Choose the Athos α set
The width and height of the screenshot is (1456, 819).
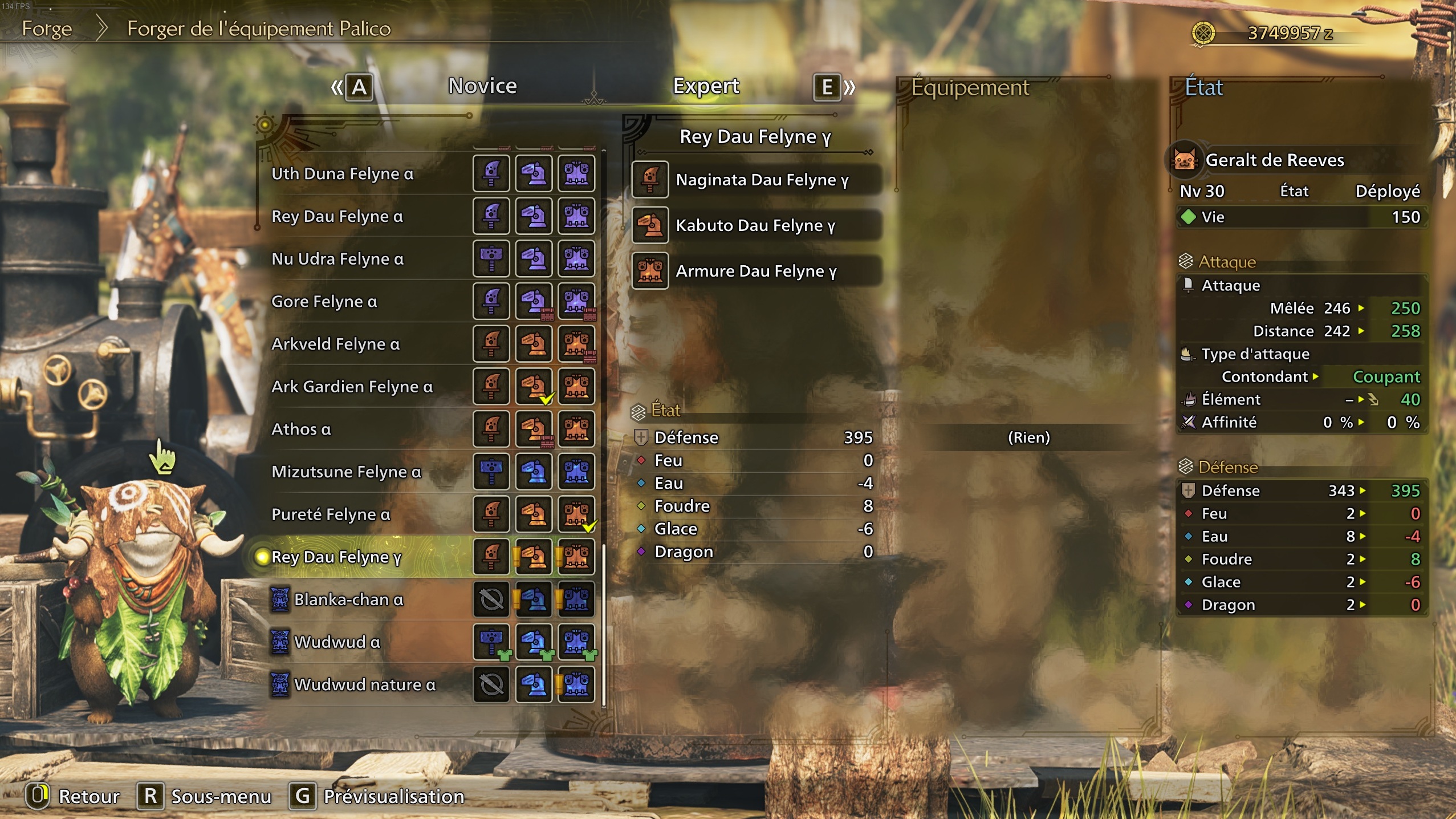coord(301,429)
